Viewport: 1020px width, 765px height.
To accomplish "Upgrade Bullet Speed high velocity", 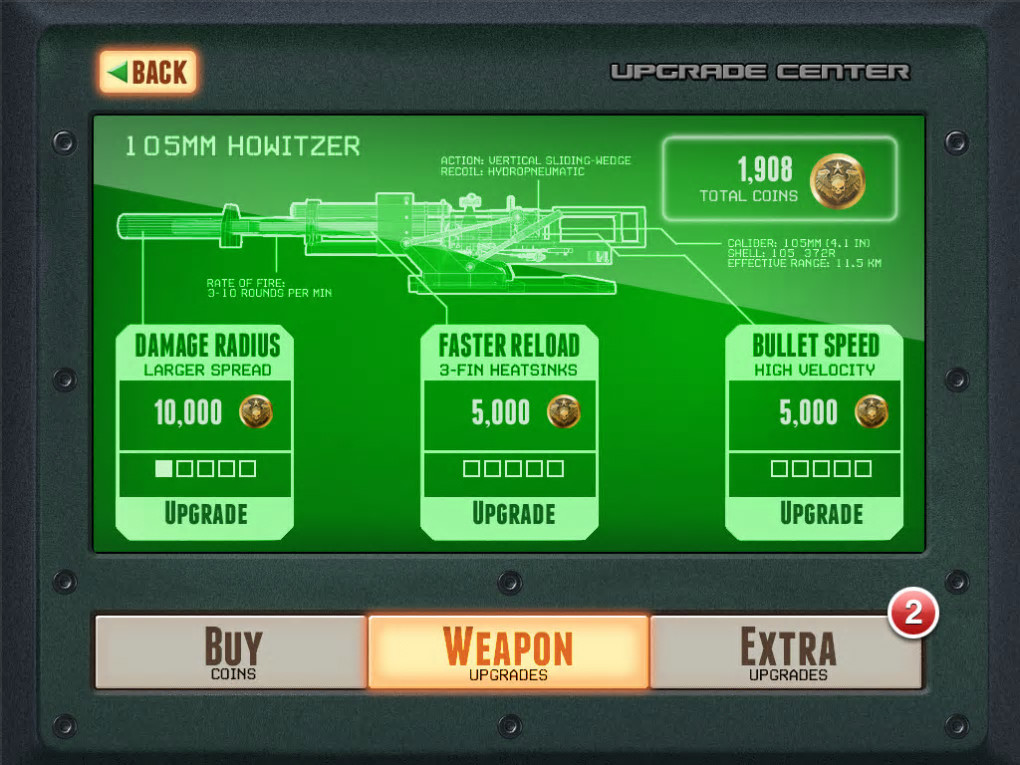I will tap(820, 514).
